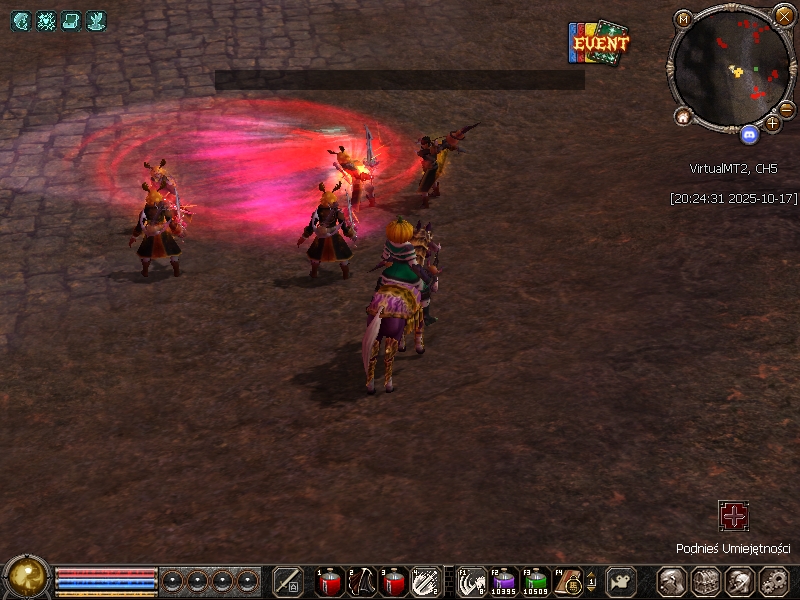Viewport: 800px width, 600px height.
Task: Use the purple potion in slot F2
Action: (x=504, y=581)
